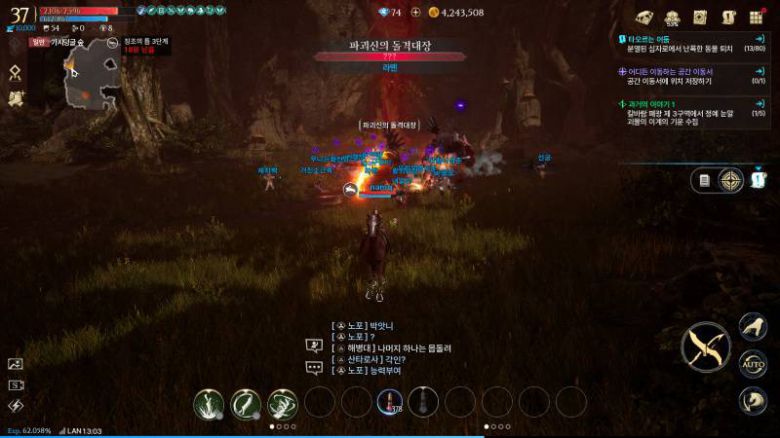
Task: Open the grid main menu icon
Action: click(x=756, y=17)
